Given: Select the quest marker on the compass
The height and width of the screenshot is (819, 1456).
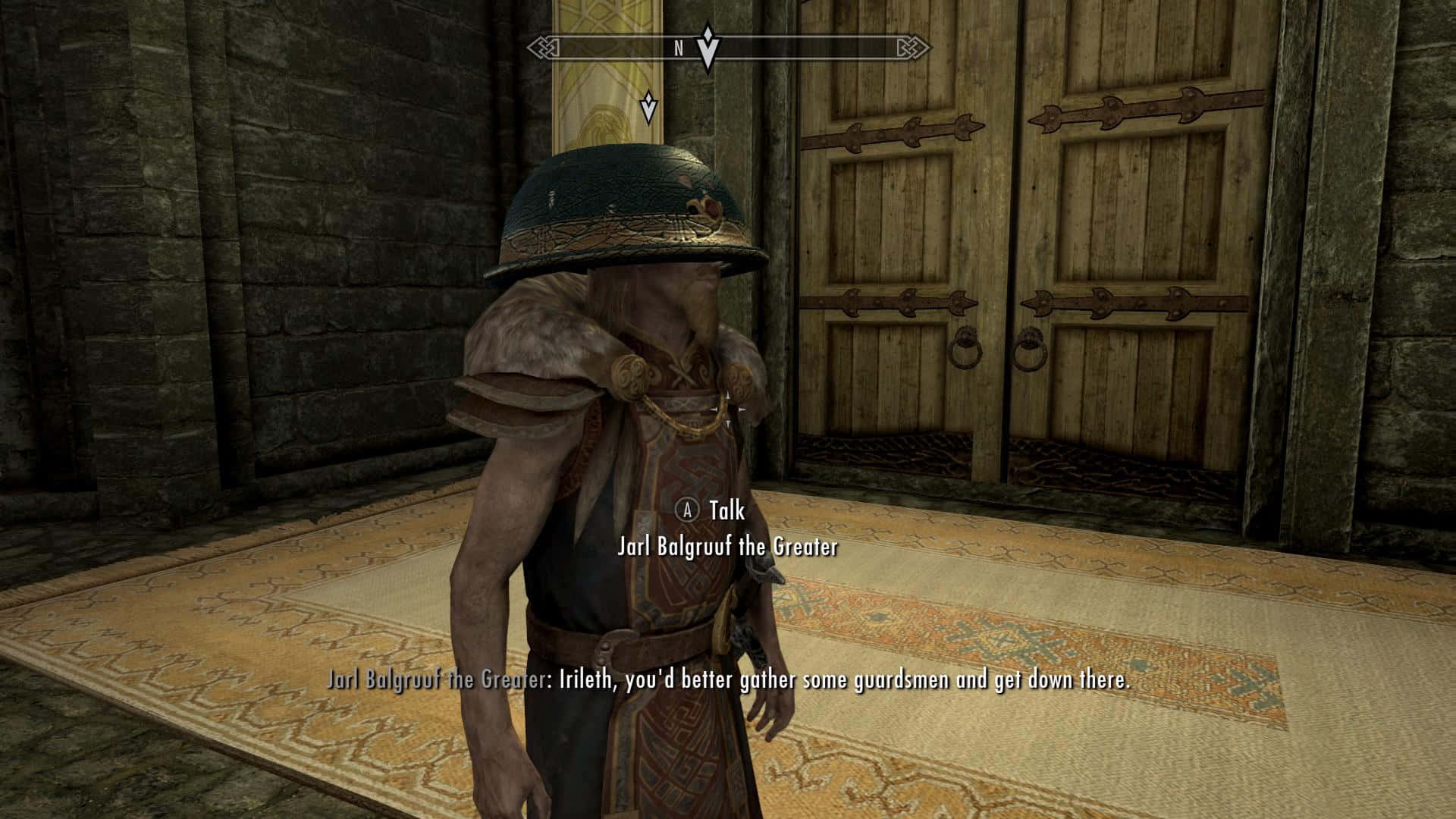Looking at the screenshot, I should tap(708, 47).
